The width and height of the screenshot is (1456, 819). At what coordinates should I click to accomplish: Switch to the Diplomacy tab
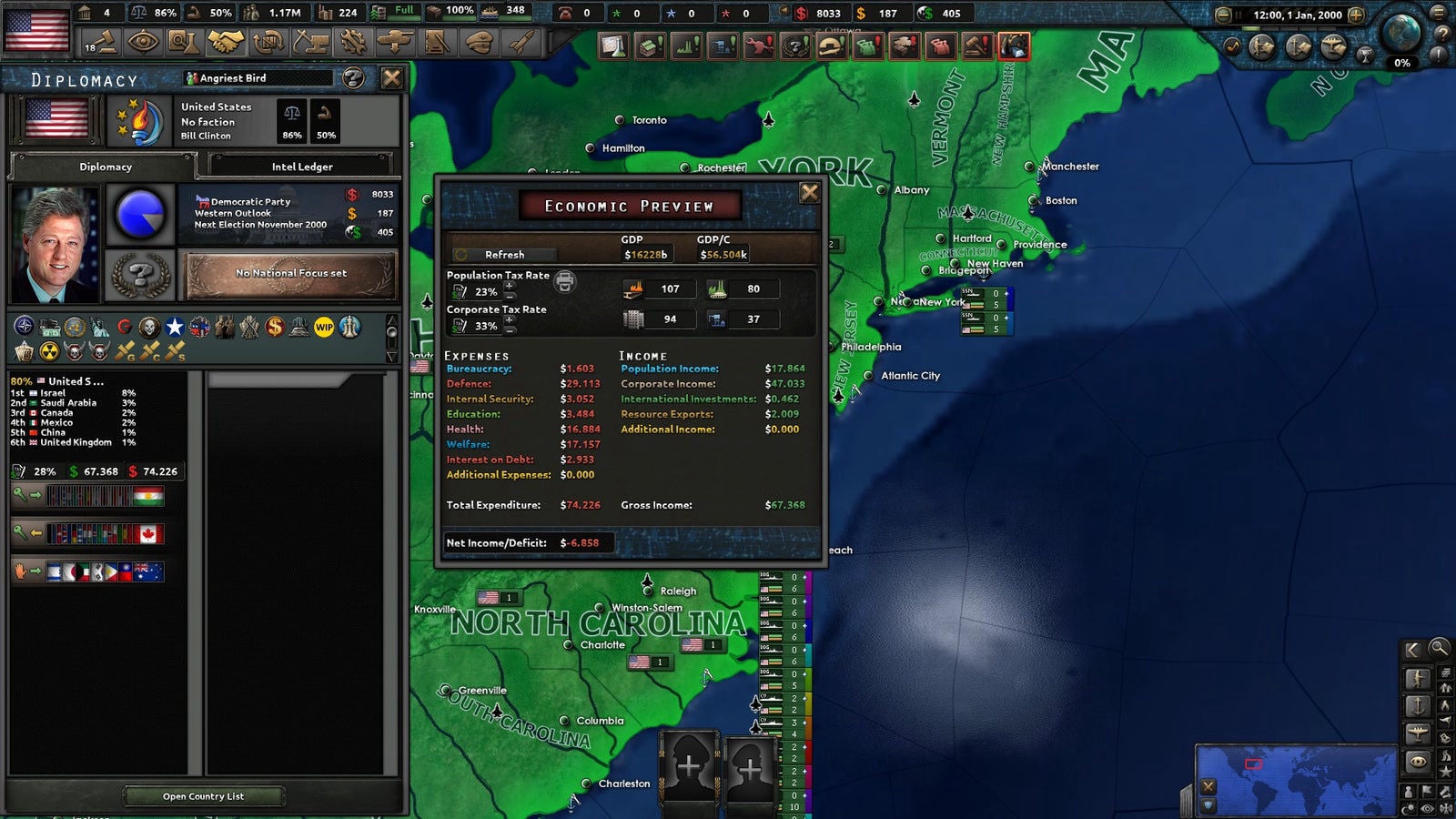tap(106, 167)
